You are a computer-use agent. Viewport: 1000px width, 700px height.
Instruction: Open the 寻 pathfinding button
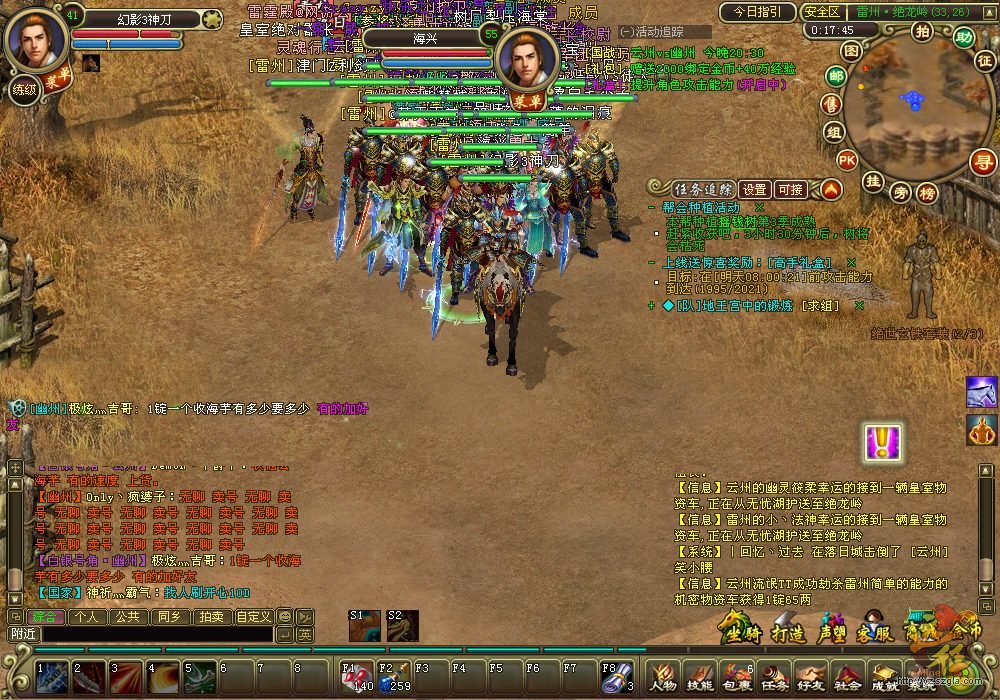(x=984, y=160)
